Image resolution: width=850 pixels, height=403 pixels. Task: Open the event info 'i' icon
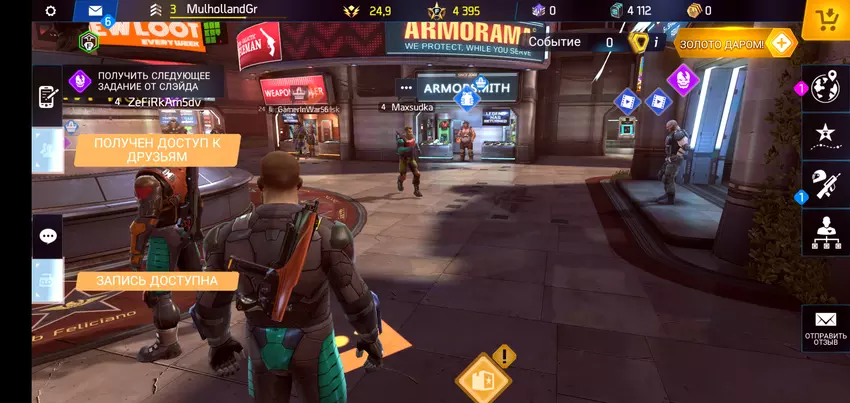click(x=656, y=42)
